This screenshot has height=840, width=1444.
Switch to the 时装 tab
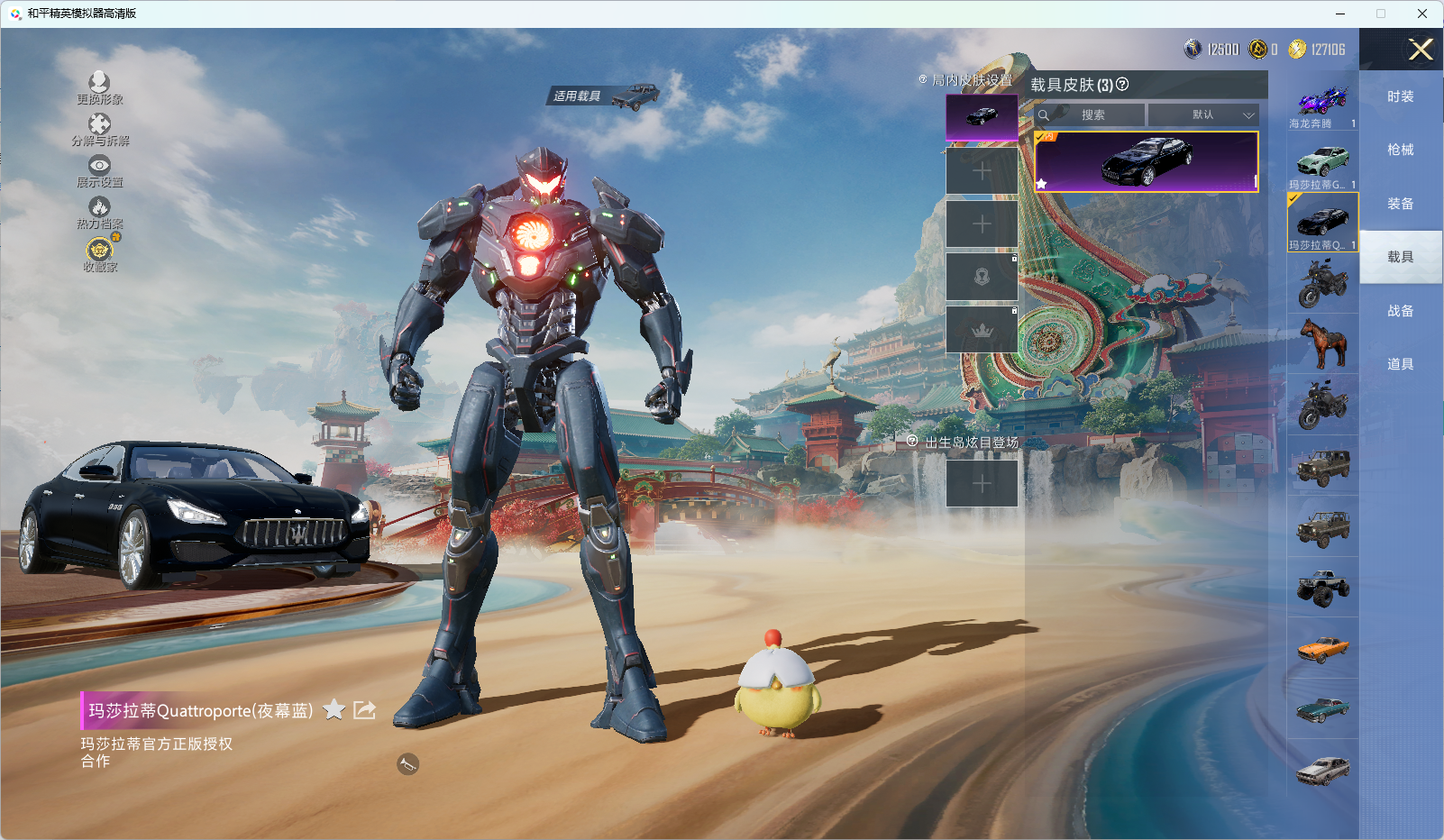tap(1400, 96)
